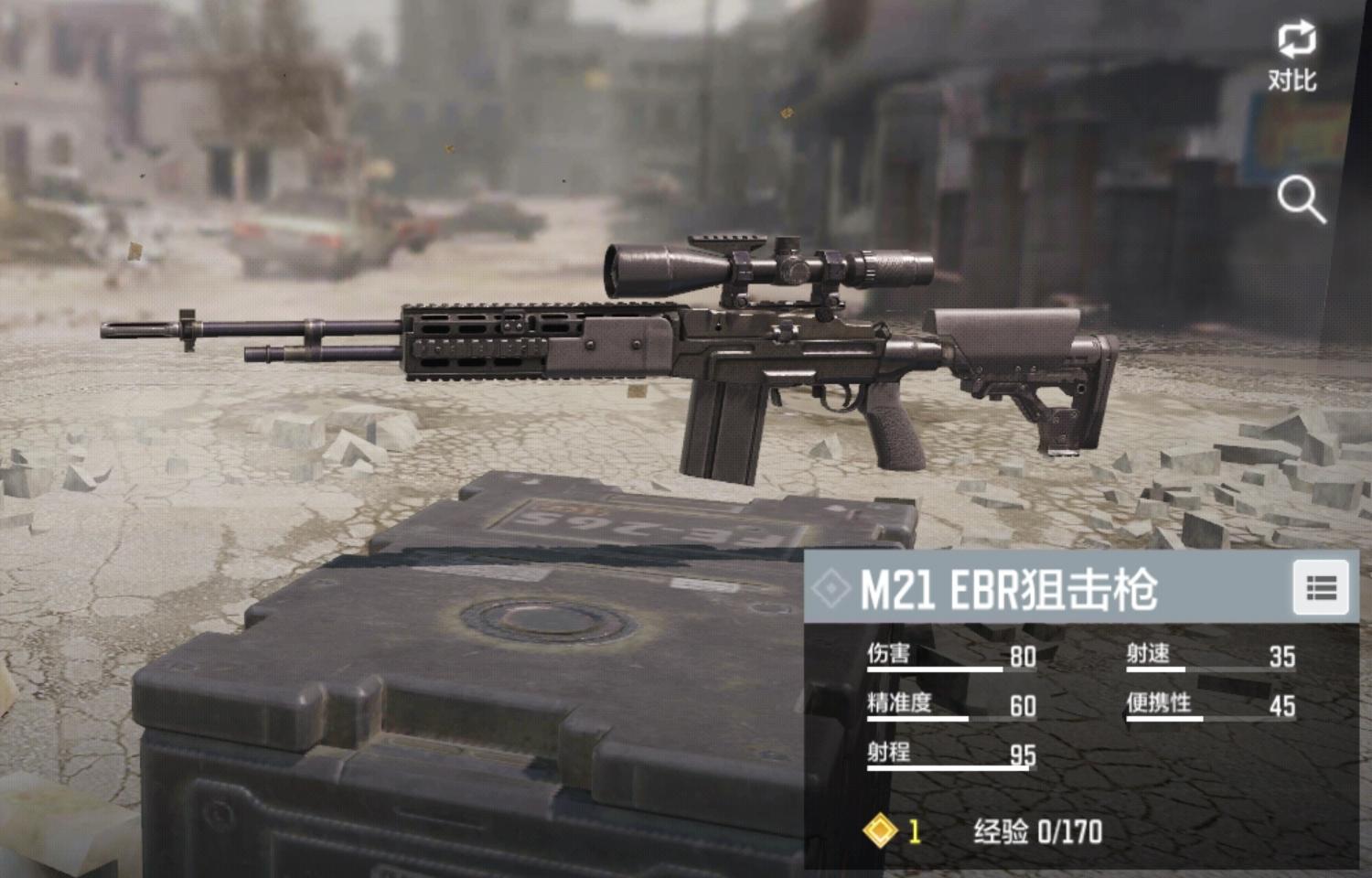1372x878 pixels.
Task: Open the weapon compare (对比) option
Action: point(1293,55)
